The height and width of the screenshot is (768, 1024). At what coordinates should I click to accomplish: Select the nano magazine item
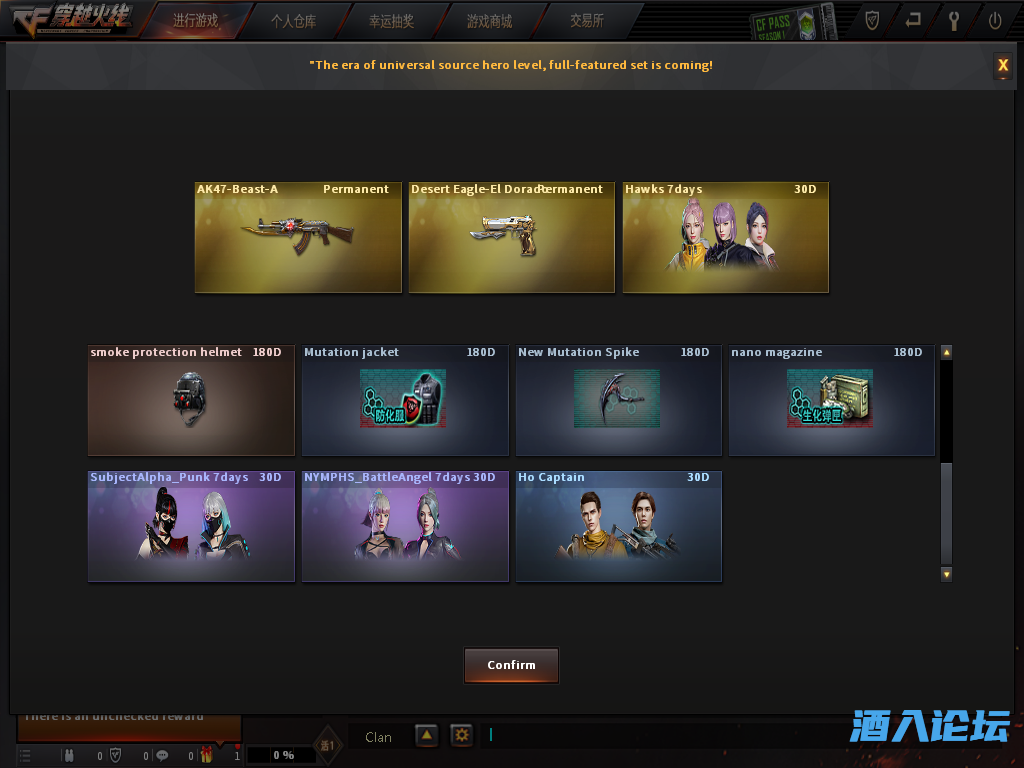click(x=831, y=400)
